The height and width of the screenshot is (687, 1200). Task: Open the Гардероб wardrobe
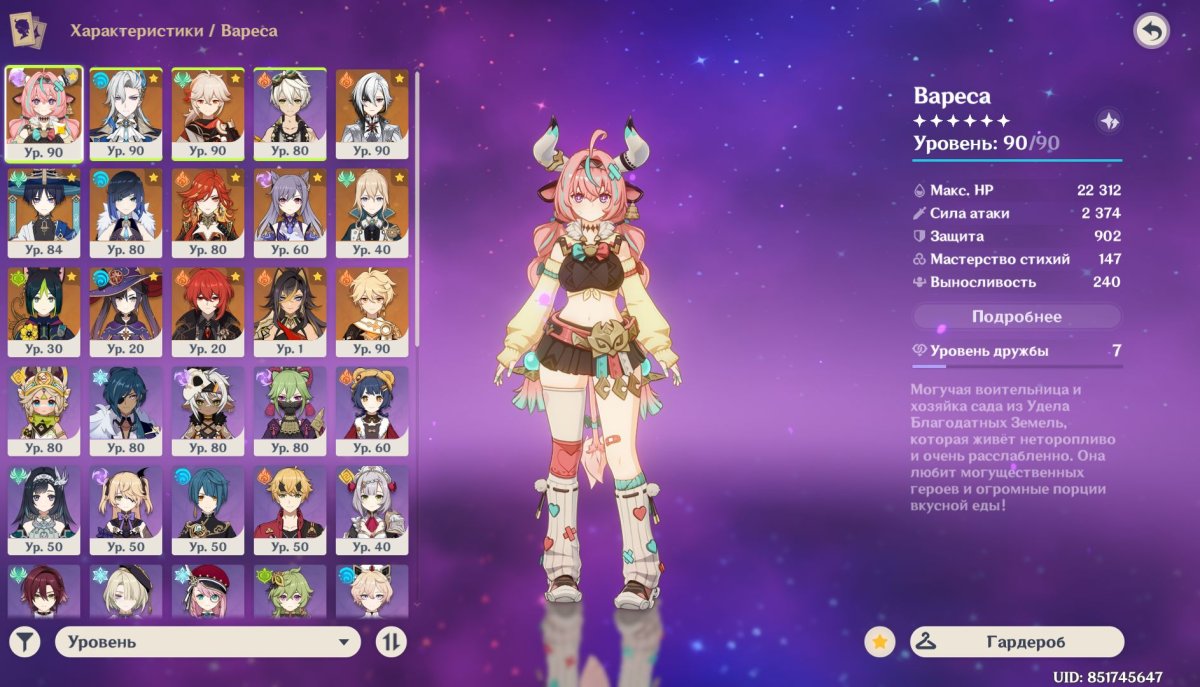[1016, 642]
